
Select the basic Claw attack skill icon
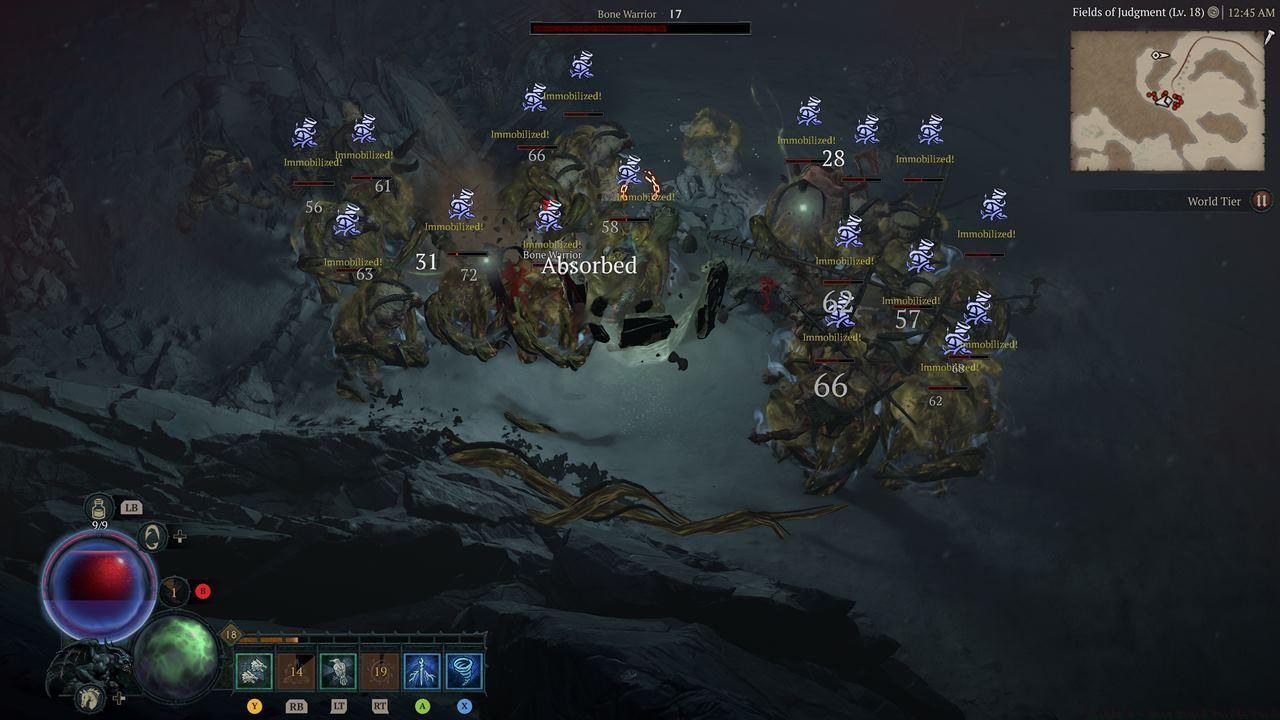(x=253, y=670)
